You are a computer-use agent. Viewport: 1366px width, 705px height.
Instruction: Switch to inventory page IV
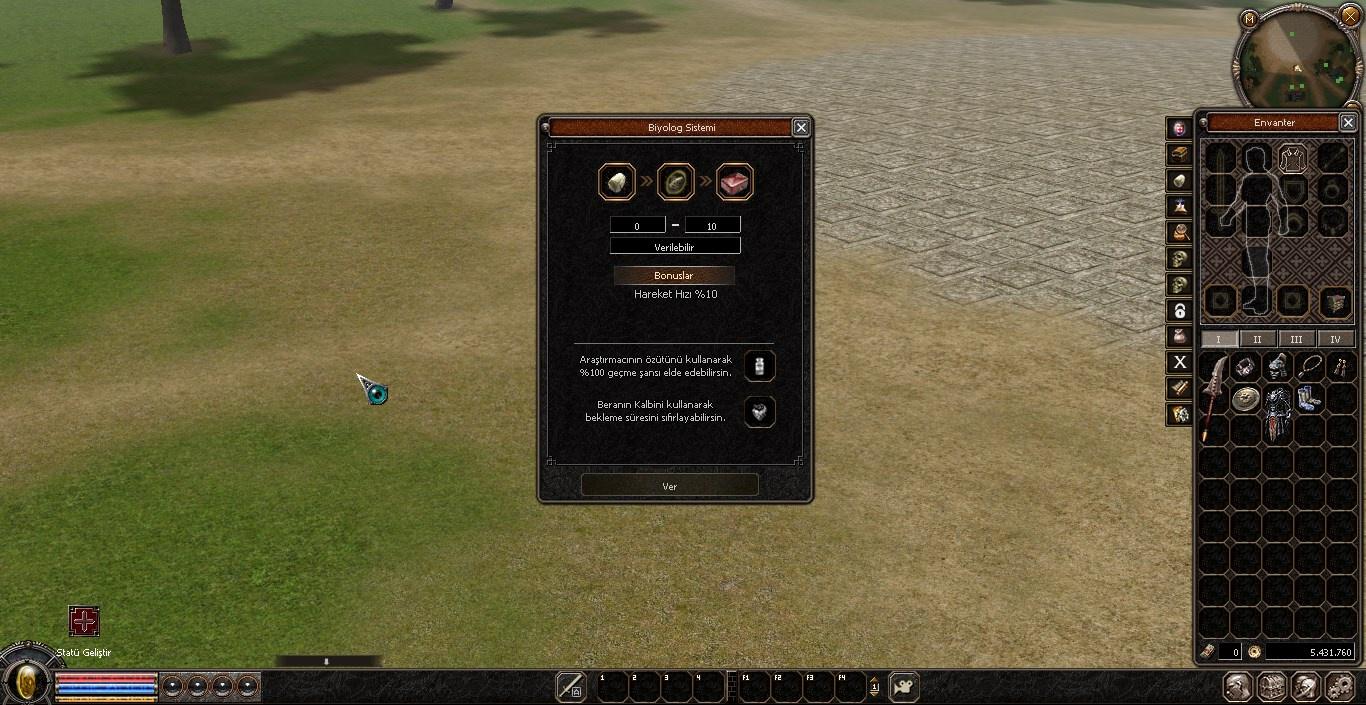tap(1335, 339)
